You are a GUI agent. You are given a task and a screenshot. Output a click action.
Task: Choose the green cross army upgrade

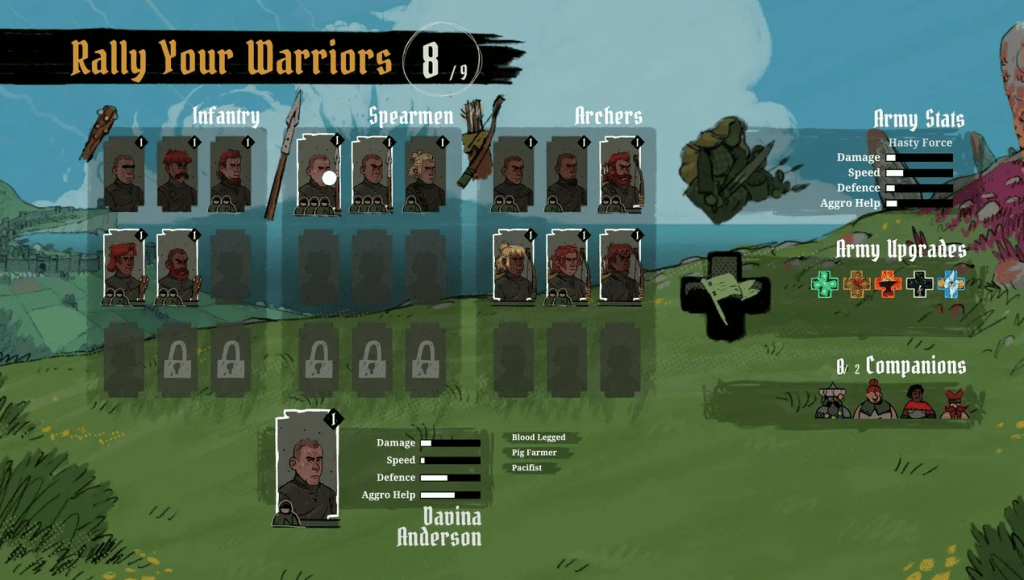(x=825, y=284)
